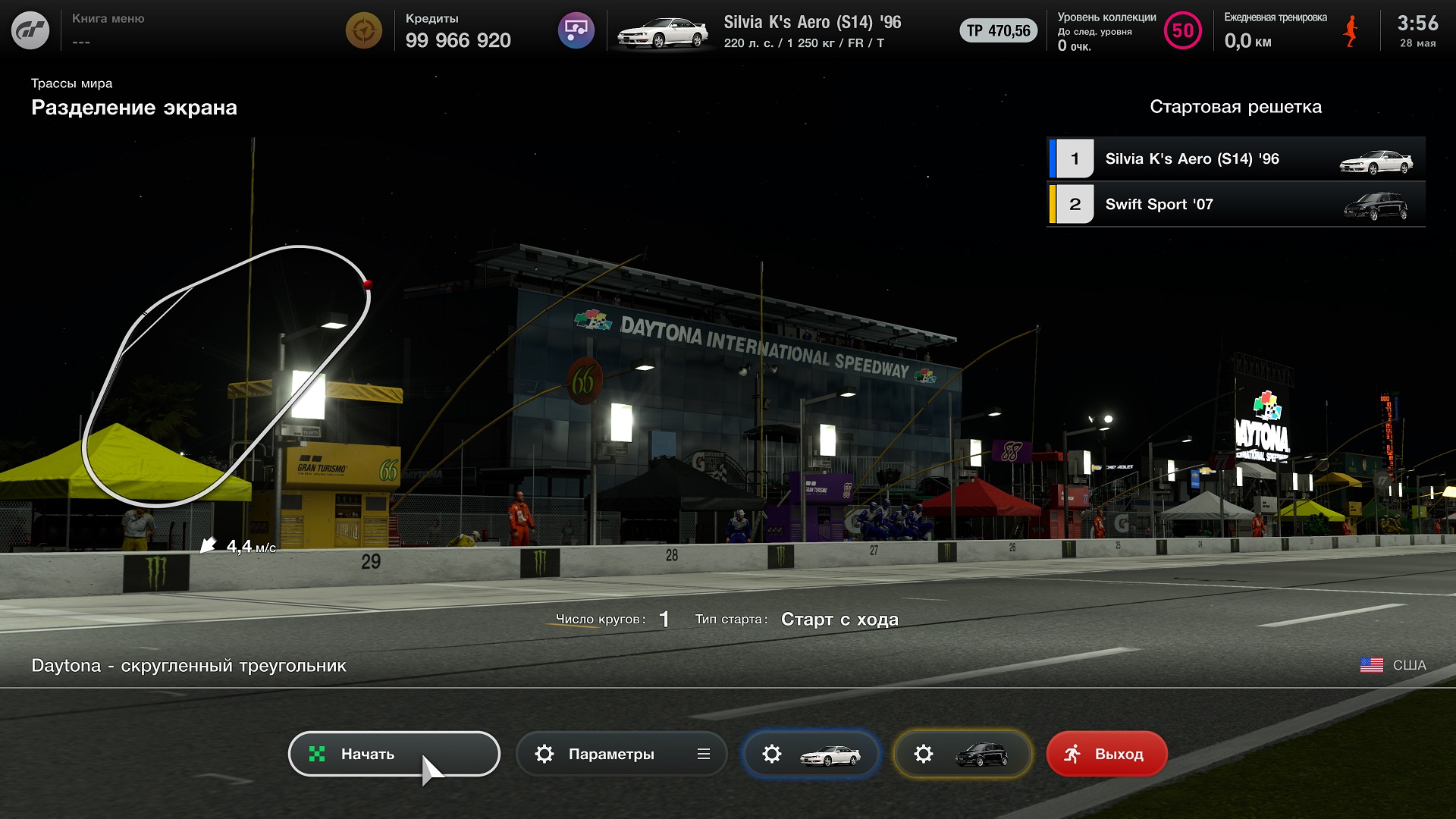The height and width of the screenshot is (819, 1456).
Task: Open settings for the white Silvia car
Action: tap(811, 754)
